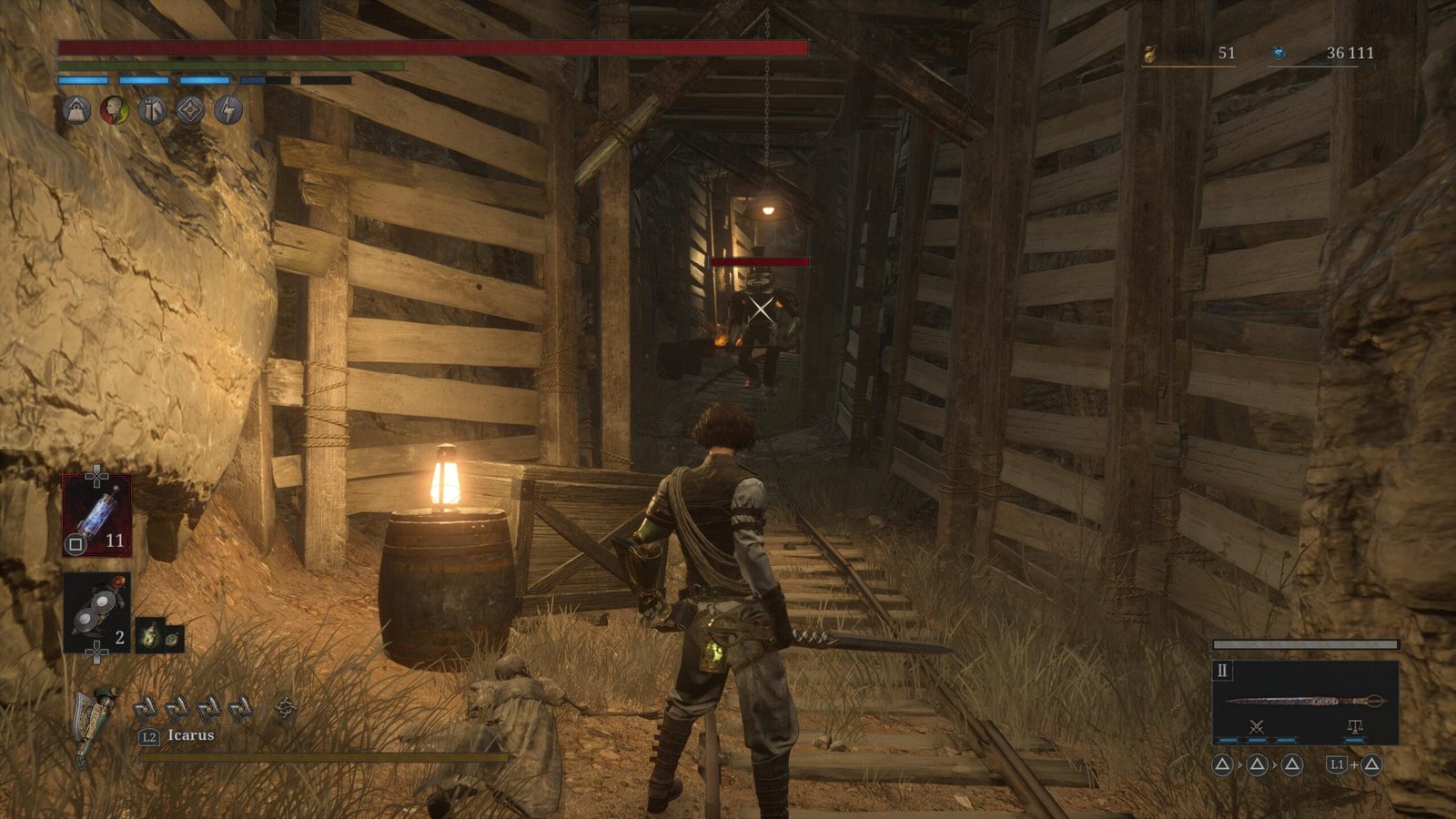Click the weapon slot II indicator
The image size is (1456, 819).
click(x=1222, y=671)
